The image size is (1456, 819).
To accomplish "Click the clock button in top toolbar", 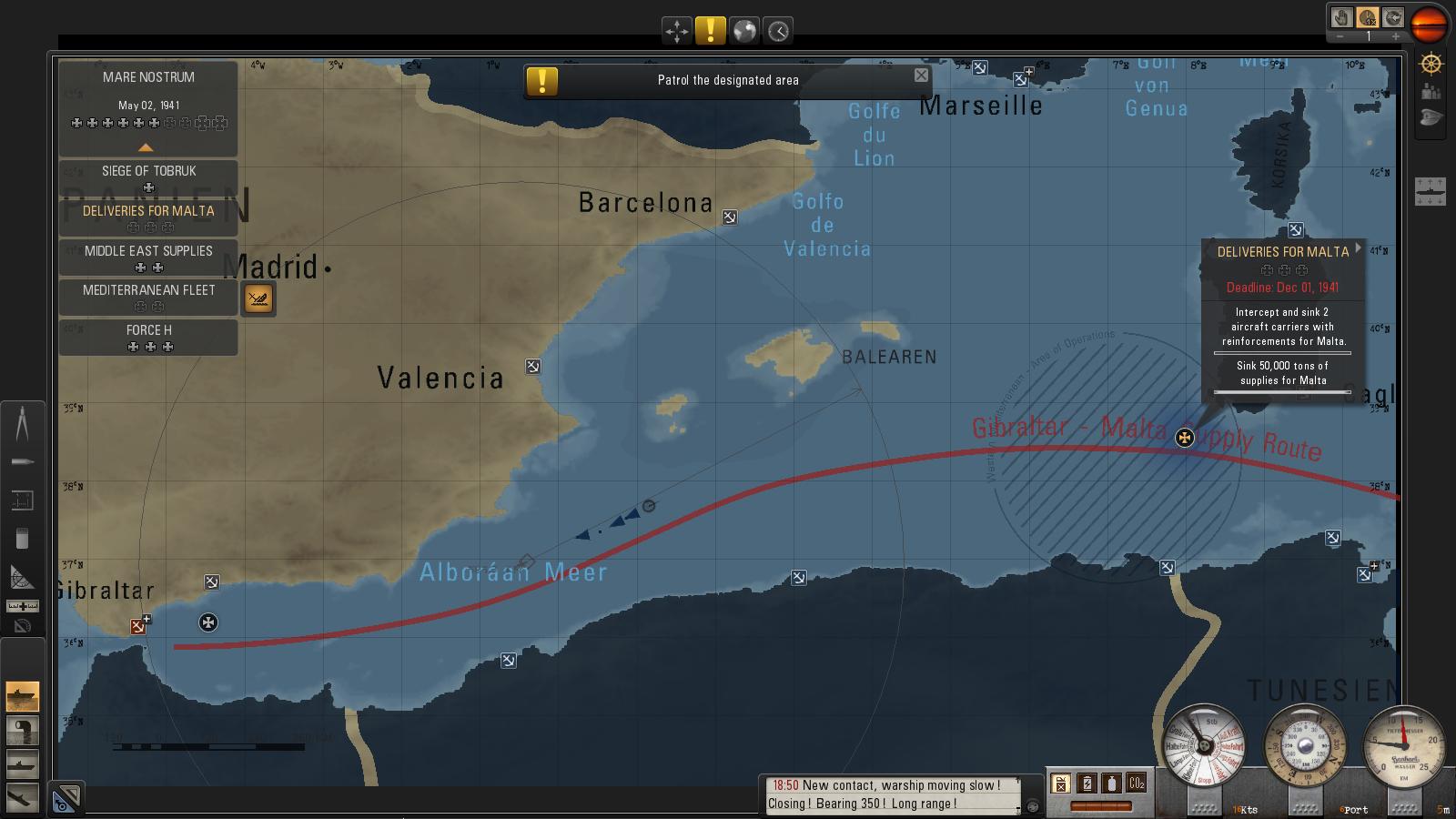I will 778,31.
